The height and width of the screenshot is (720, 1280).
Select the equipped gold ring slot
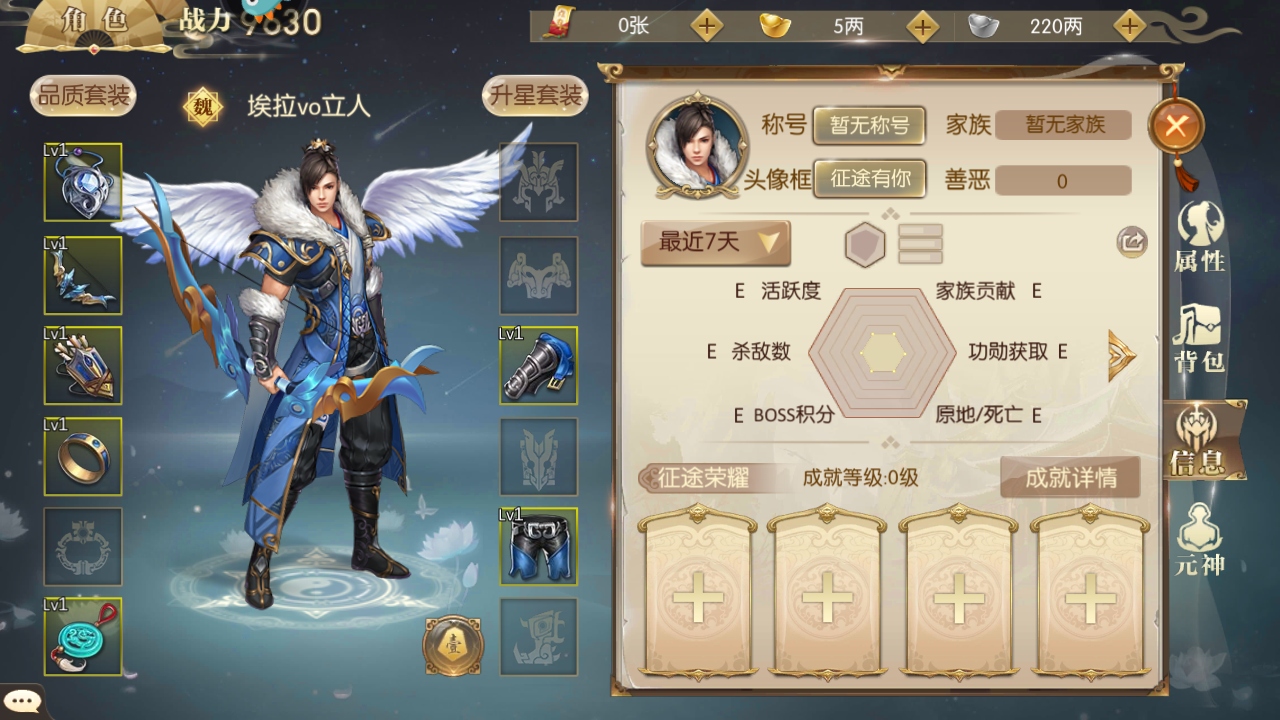[83, 457]
